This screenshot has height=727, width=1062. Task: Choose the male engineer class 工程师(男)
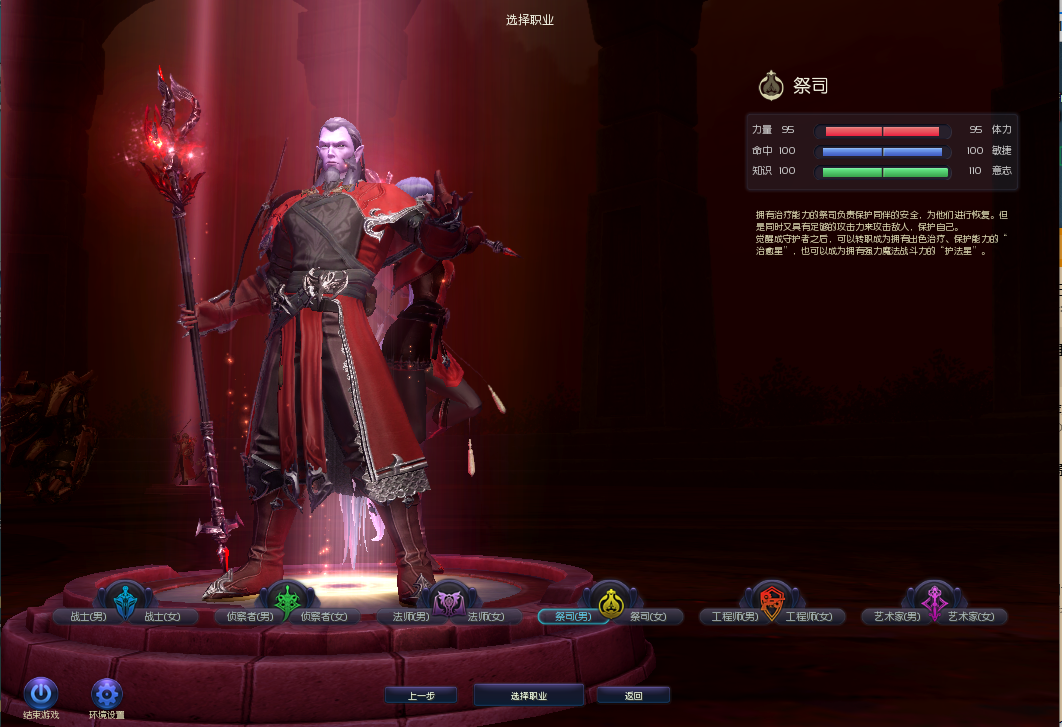(733, 617)
